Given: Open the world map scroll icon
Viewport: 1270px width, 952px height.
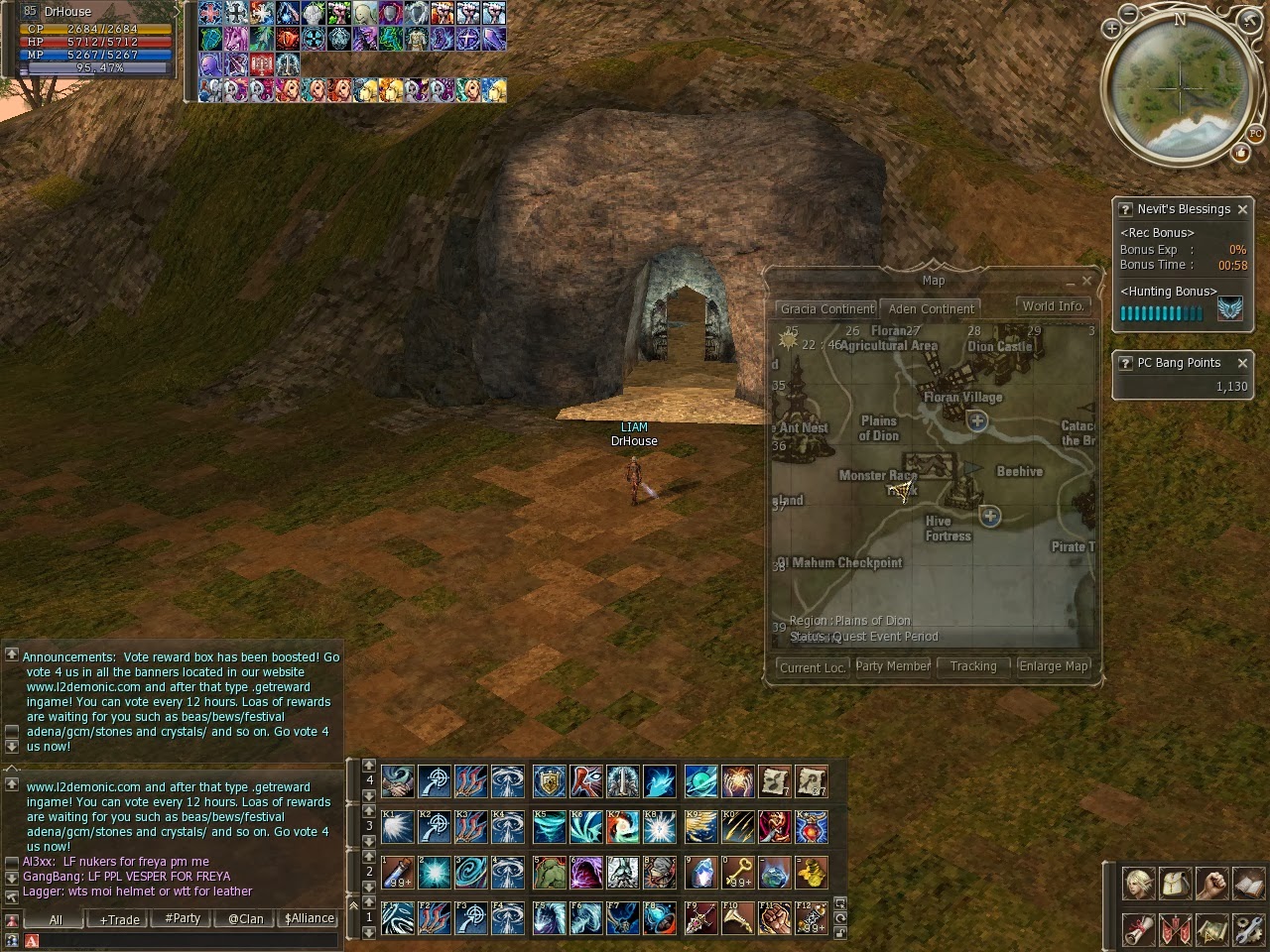Looking at the screenshot, I should pyautogui.click(x=1210, y=930).
